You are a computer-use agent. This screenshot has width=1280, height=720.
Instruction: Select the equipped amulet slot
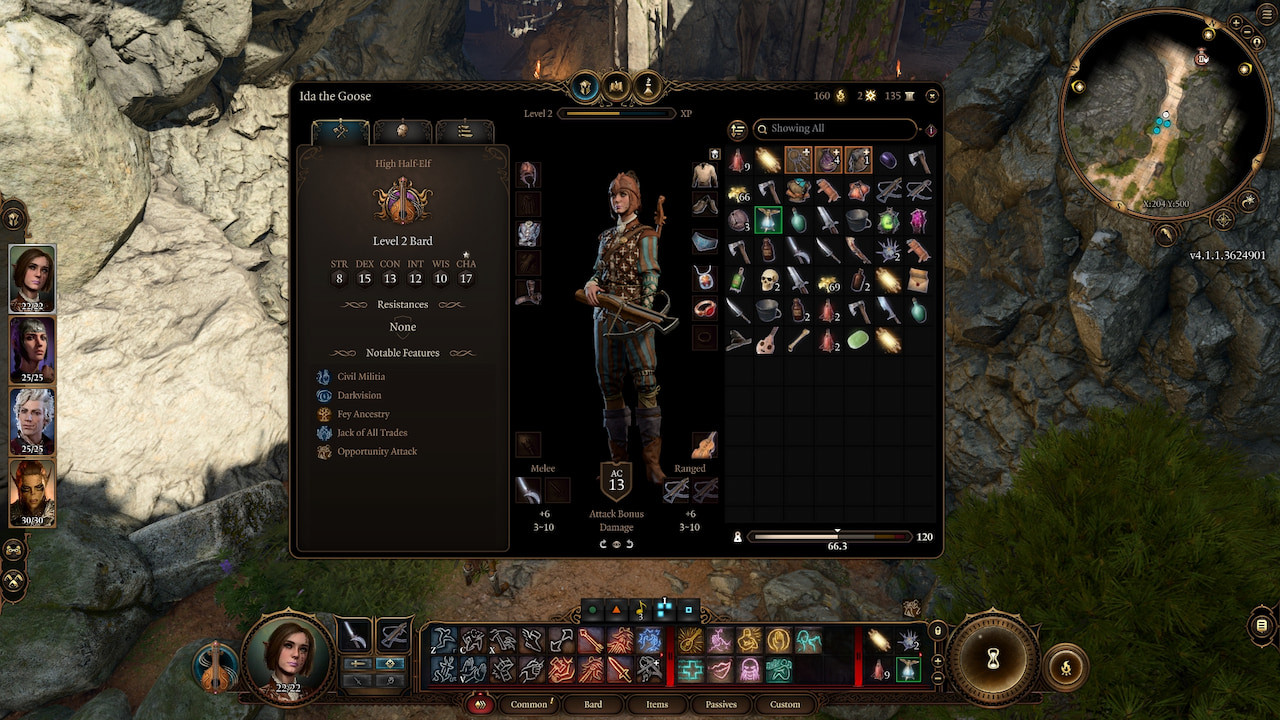click(x=704, y=278)
